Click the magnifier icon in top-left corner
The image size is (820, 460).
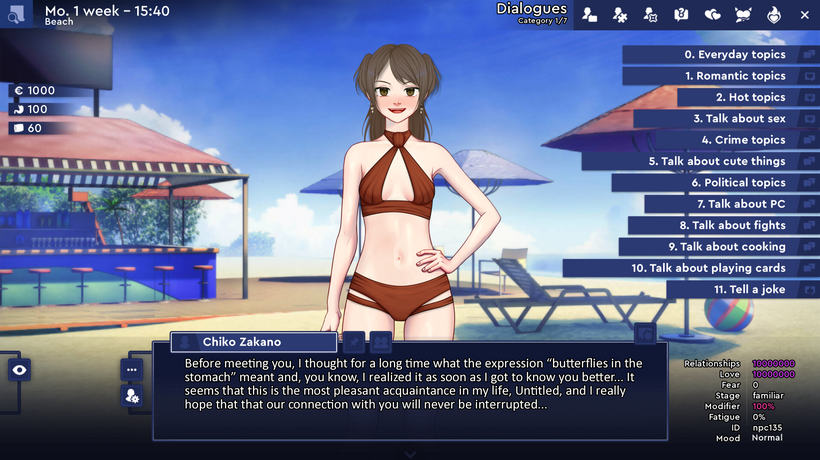click(x=16, y=14)
